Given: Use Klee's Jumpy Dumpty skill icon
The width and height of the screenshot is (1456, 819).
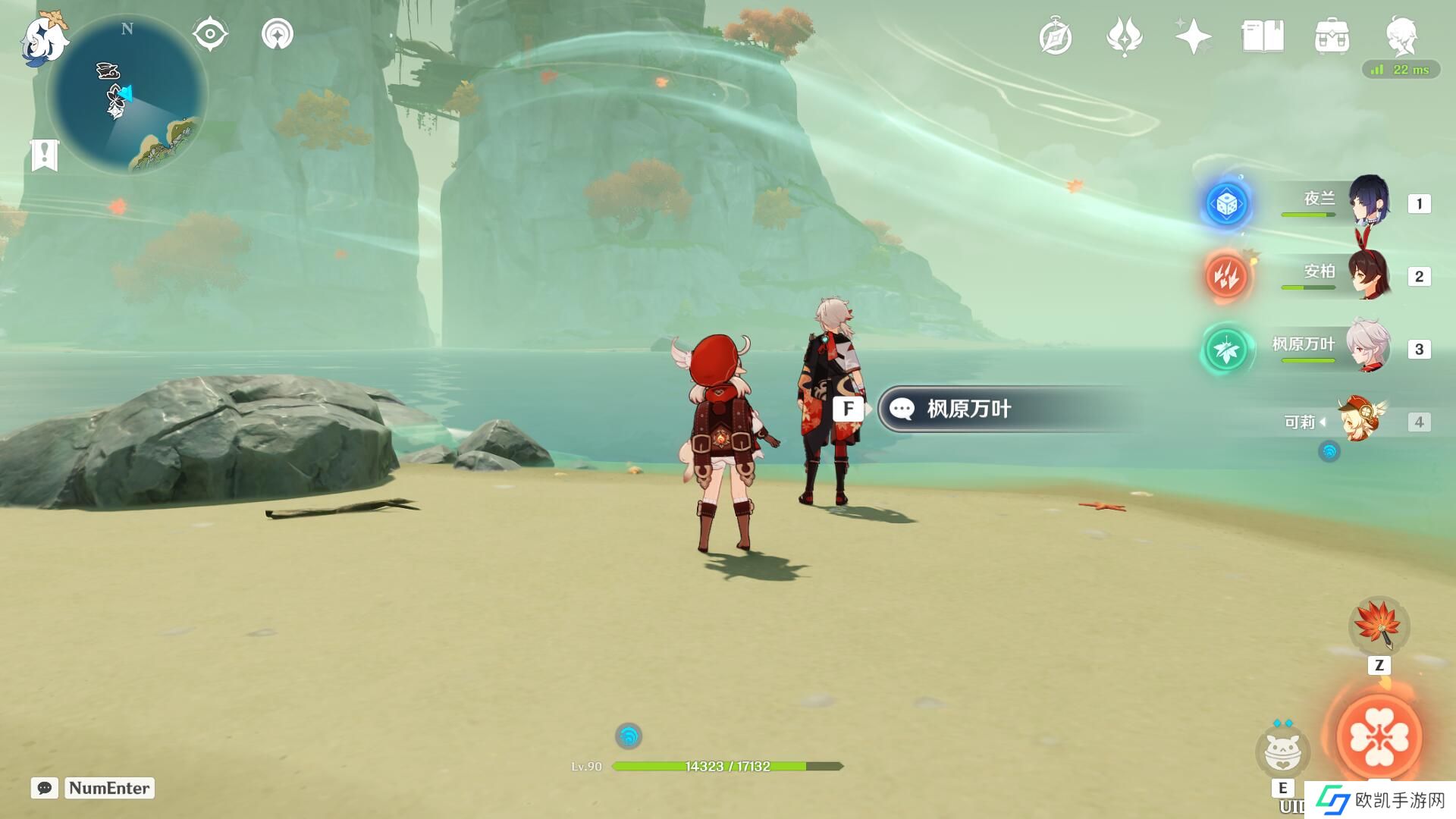Looking at the screenshot, I should click(1282, 751).
